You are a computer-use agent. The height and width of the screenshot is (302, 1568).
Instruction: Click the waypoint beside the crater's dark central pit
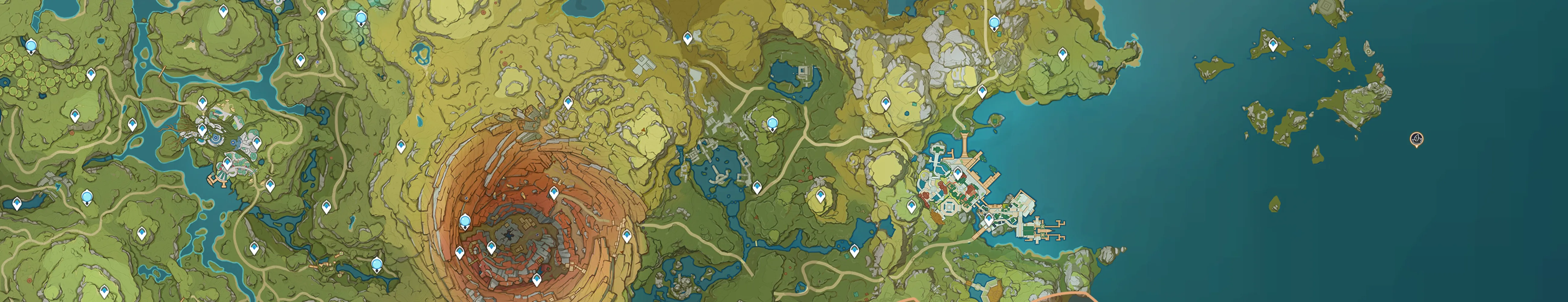pos(491,247)
